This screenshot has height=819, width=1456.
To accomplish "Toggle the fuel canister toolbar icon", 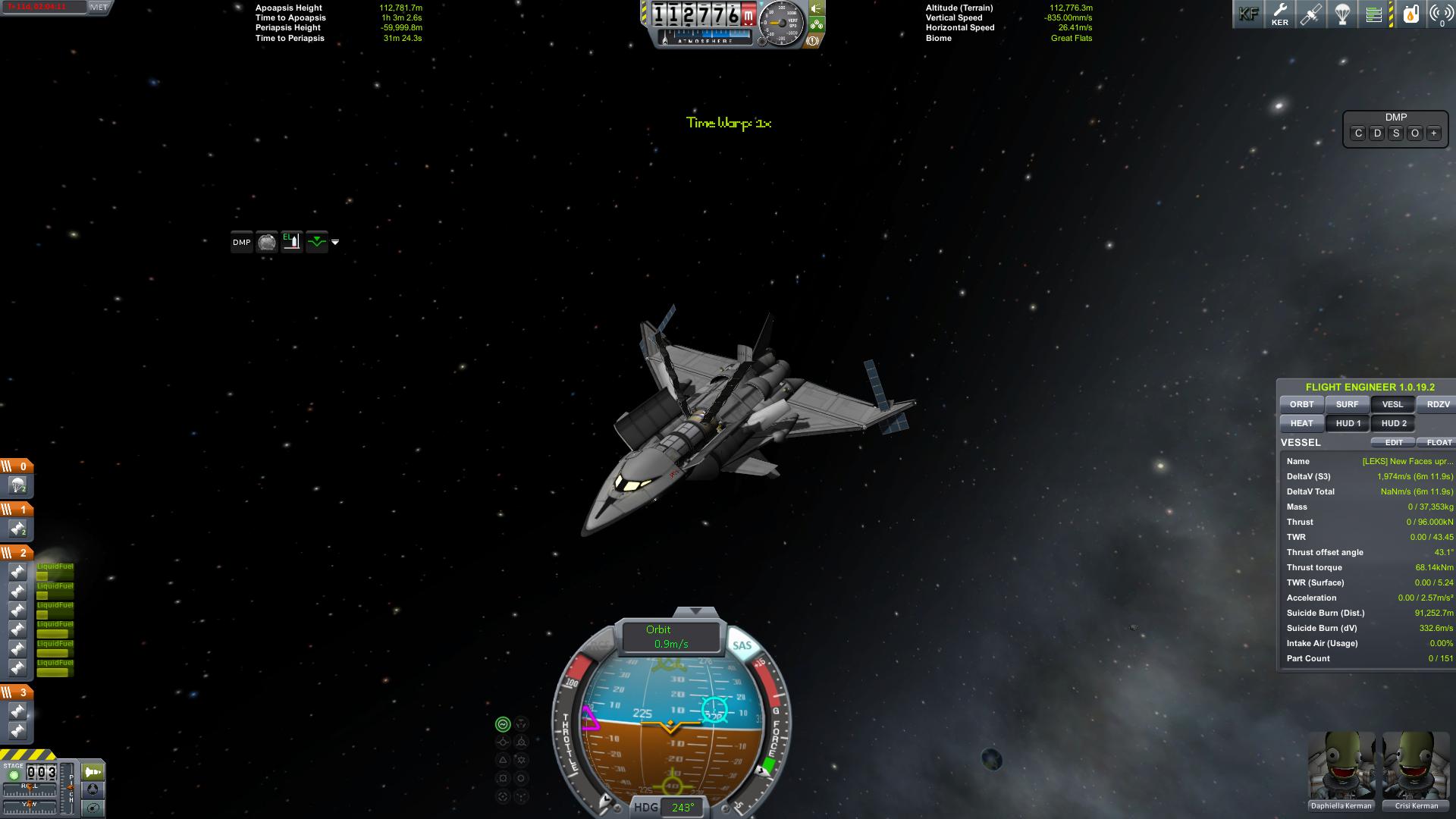I will (x=1410, y=14).
